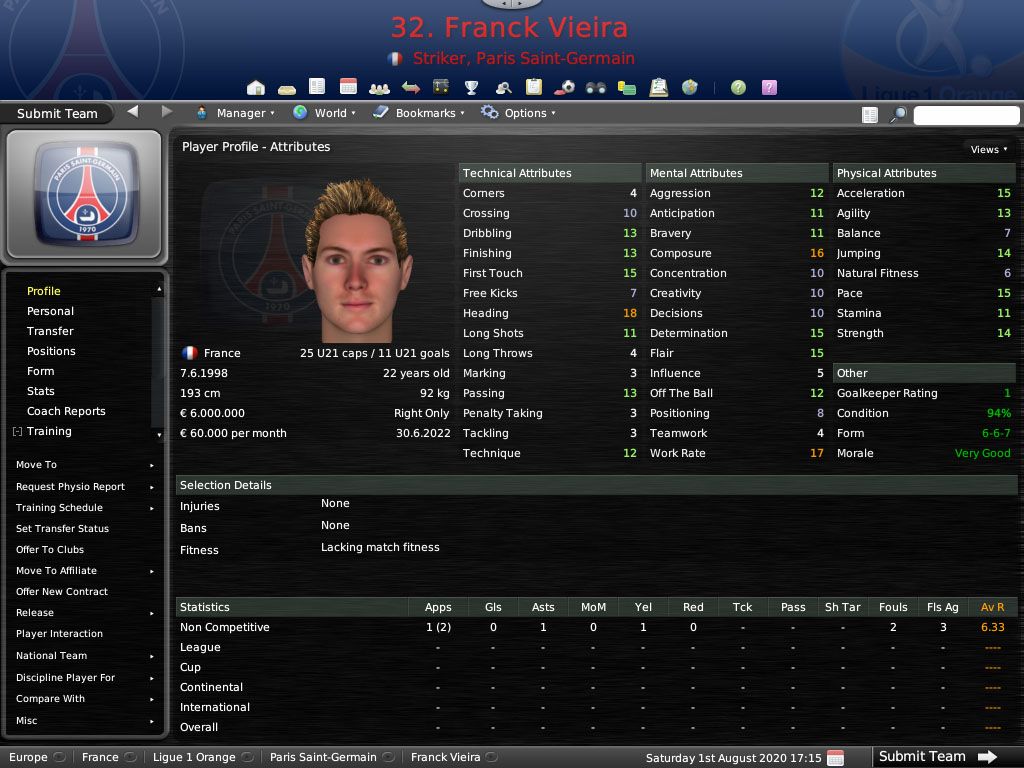View the player's Transfer page
Screen dimensions: 1024x768
pyautogui.click(x=50, y=331)
